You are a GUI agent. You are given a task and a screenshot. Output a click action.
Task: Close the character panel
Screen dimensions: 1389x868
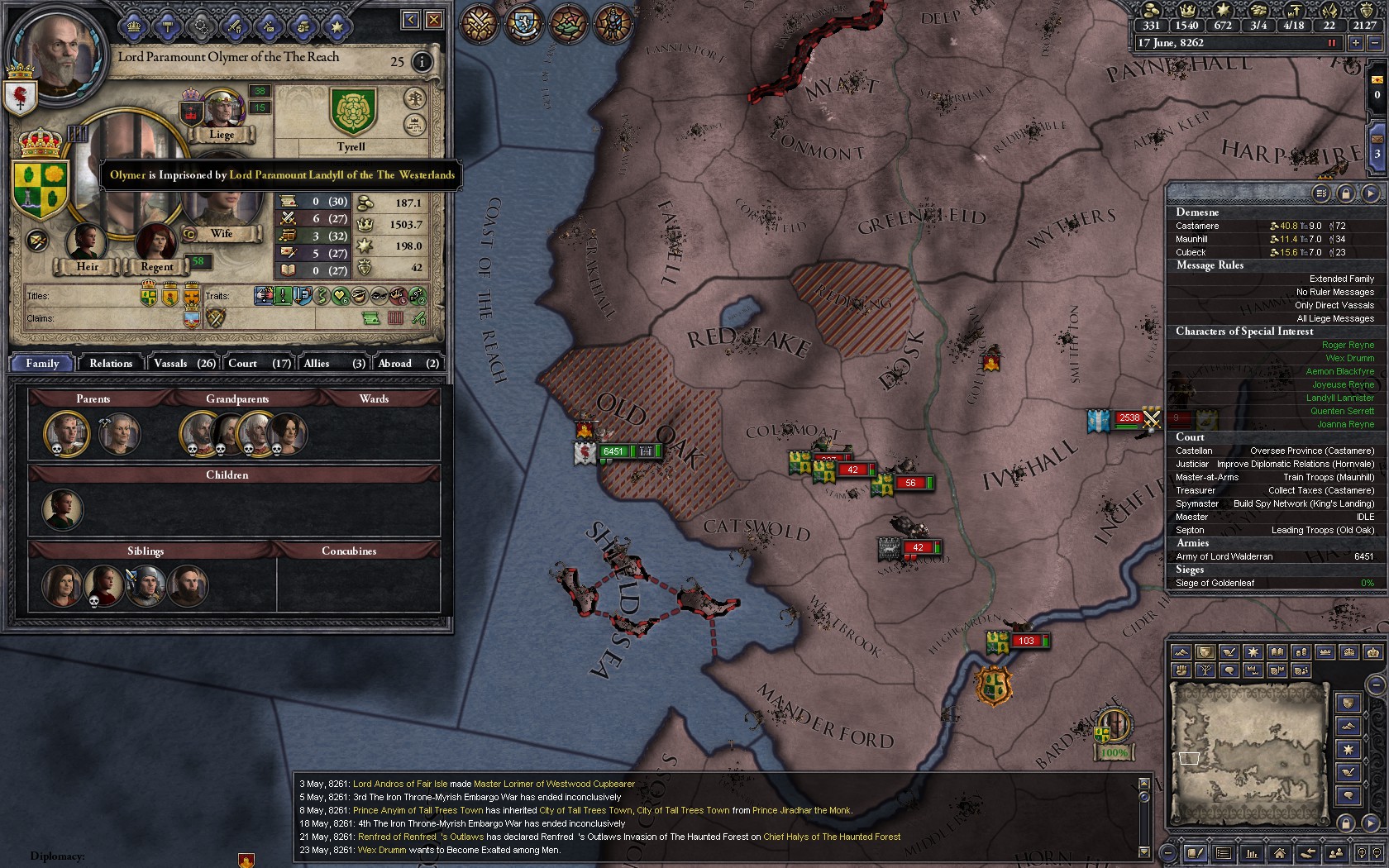tap(434, 20)
